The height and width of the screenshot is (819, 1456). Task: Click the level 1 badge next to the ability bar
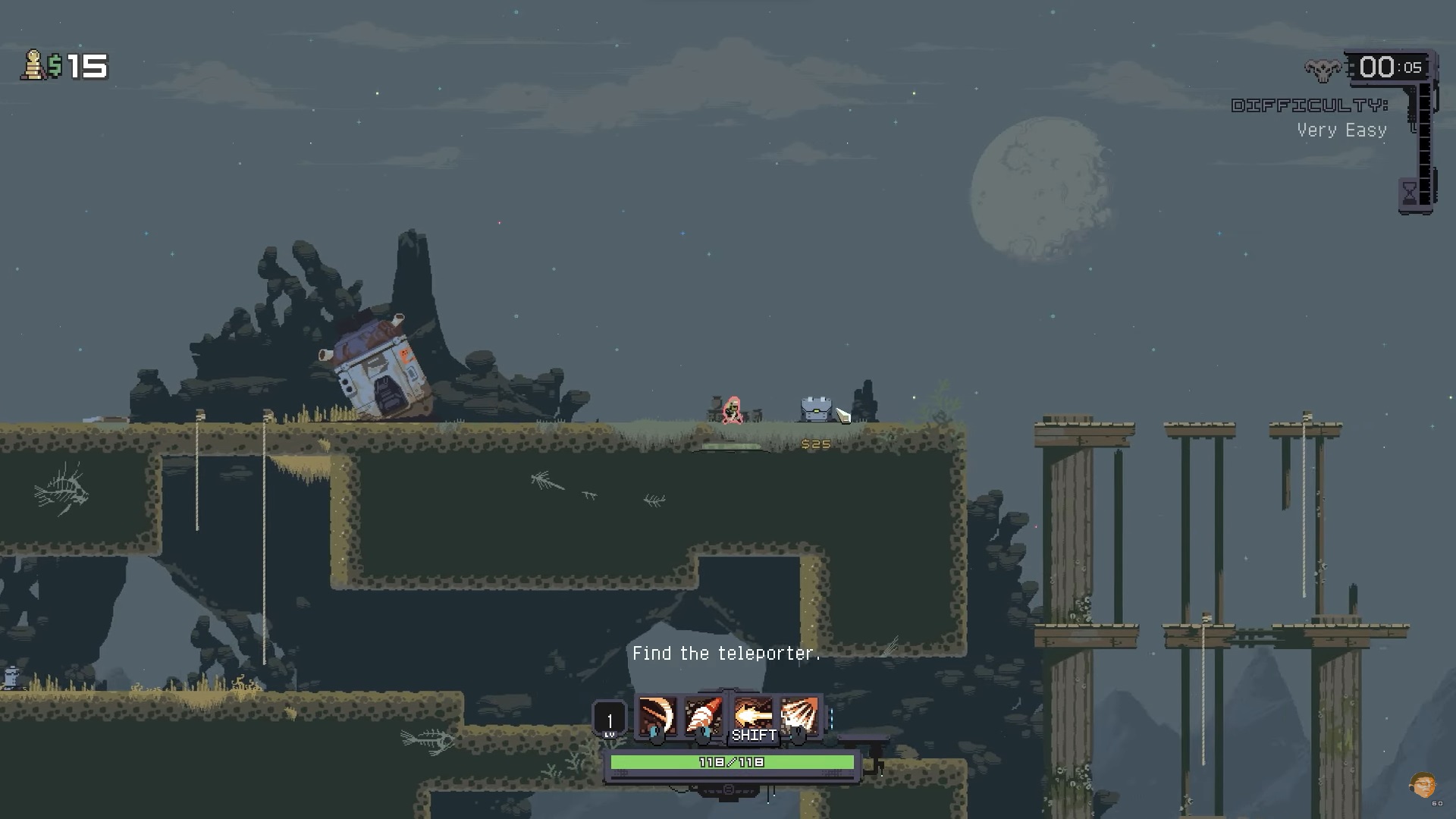pyautogui.click(x=608, y=717)
